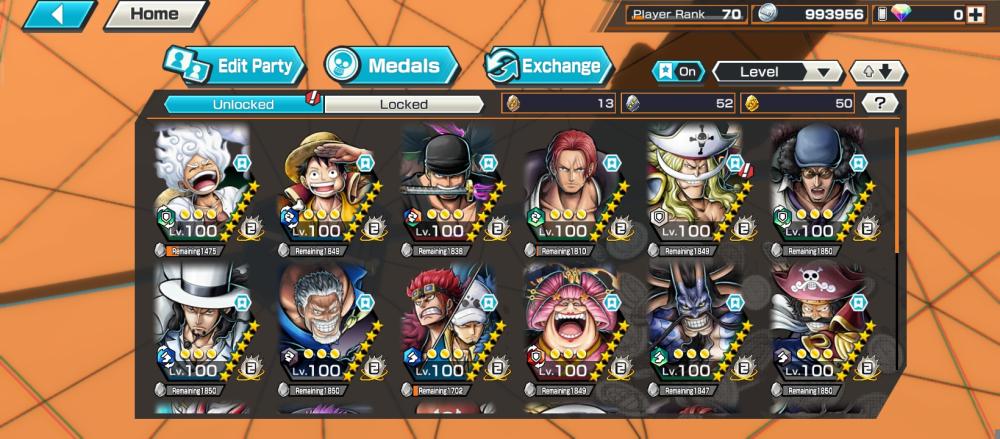Open the Exchange menu
Screen dimensions: 1000x439
point(549,67)
